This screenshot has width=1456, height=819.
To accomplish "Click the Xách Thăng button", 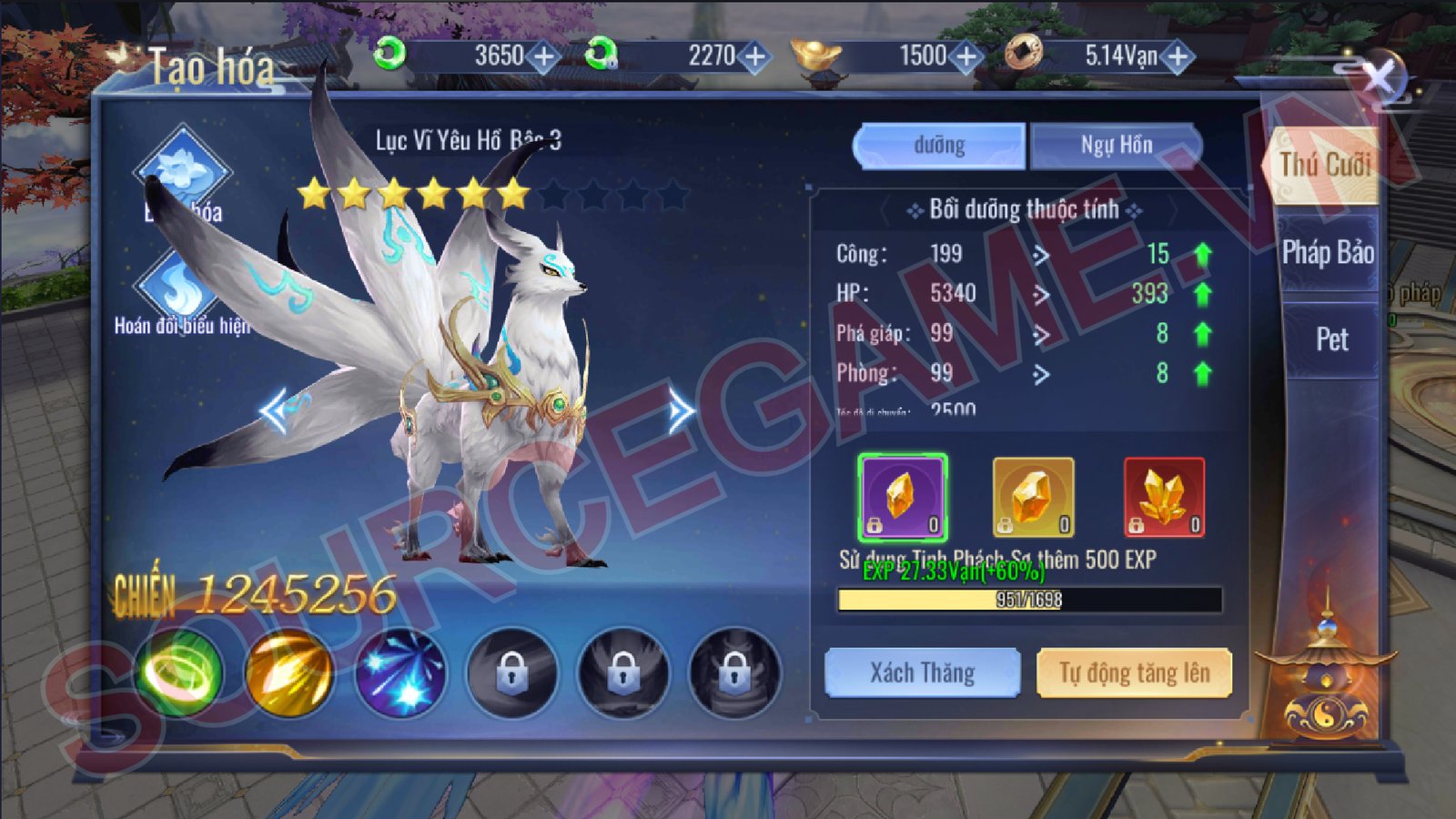I will (x=922, y=672).
